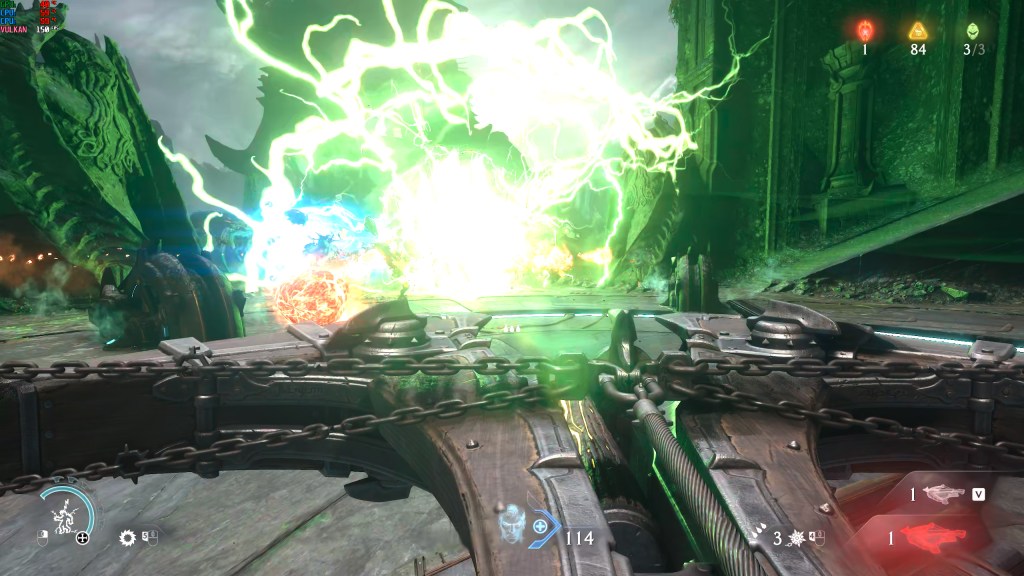The width and height of the screenshot is (1024, 576).
Task: Click the red flame icon
Action: (x=865, y=30)
